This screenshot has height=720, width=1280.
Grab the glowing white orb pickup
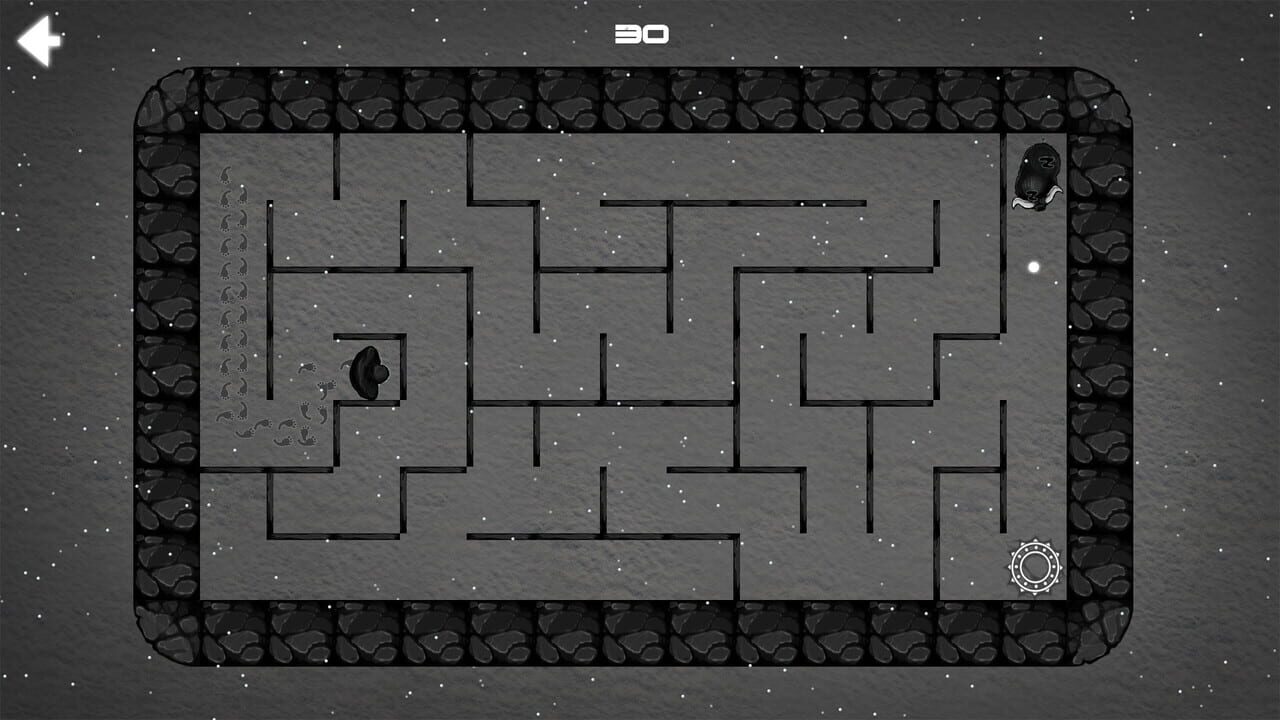1035,265
